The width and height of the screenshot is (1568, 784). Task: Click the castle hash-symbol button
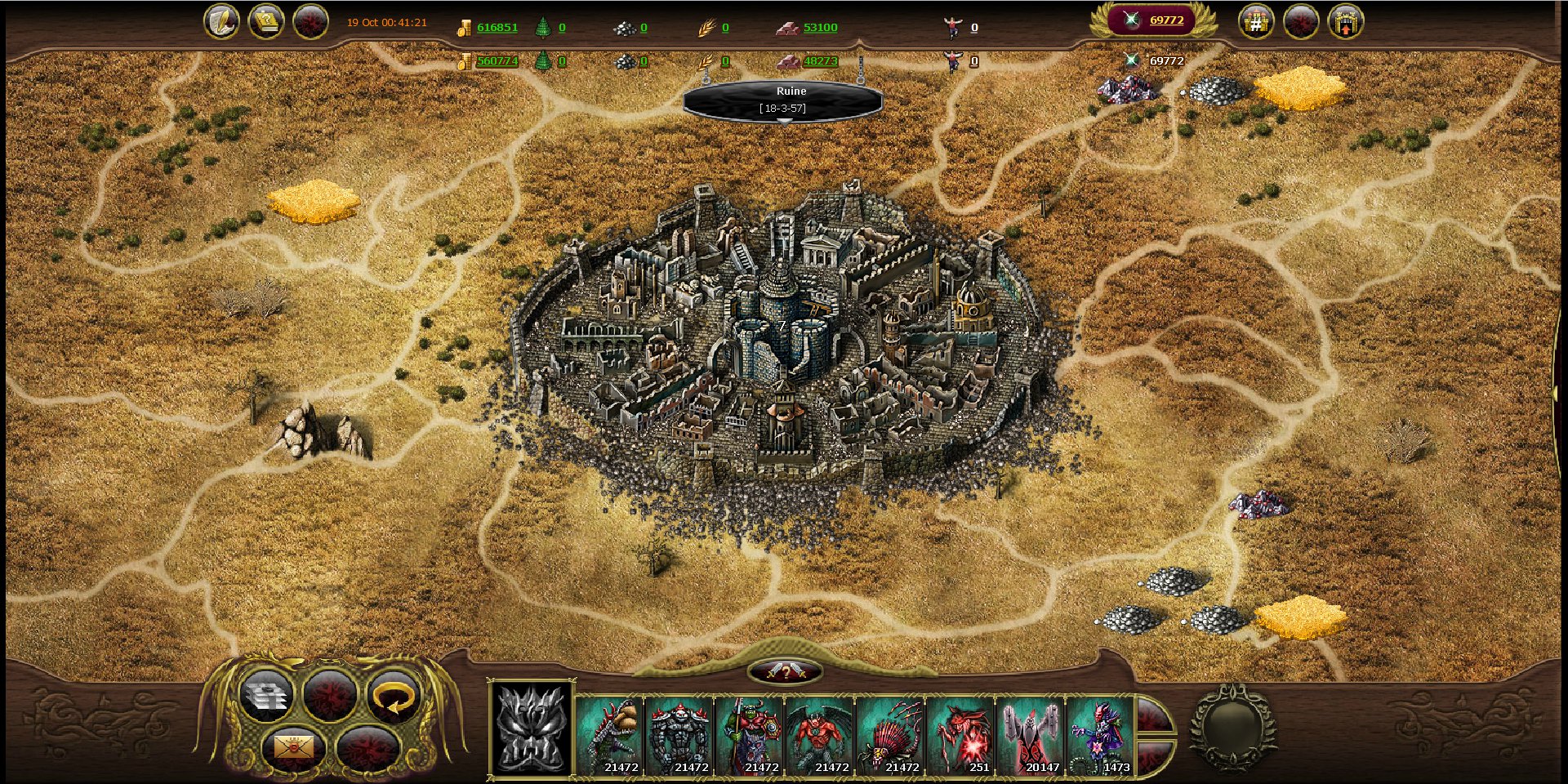[x=1256, y=22]
